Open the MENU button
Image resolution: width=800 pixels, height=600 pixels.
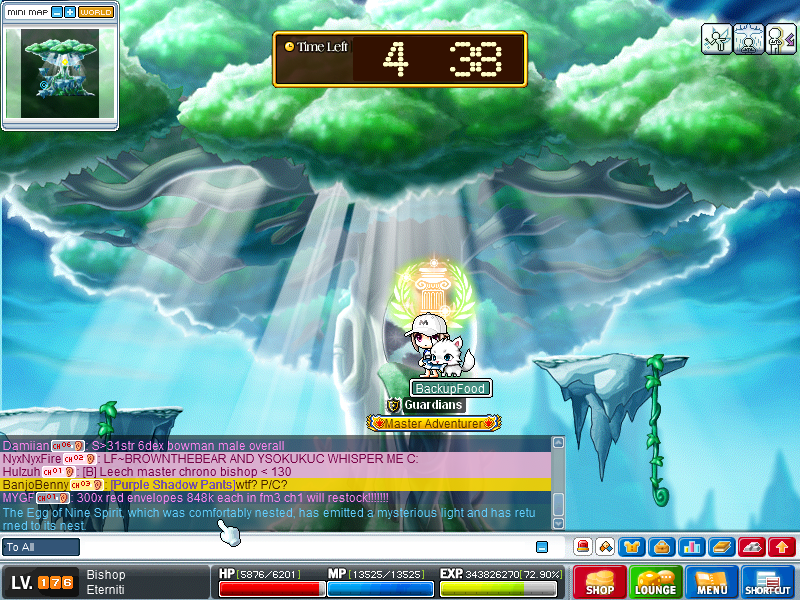coord(712,582)
